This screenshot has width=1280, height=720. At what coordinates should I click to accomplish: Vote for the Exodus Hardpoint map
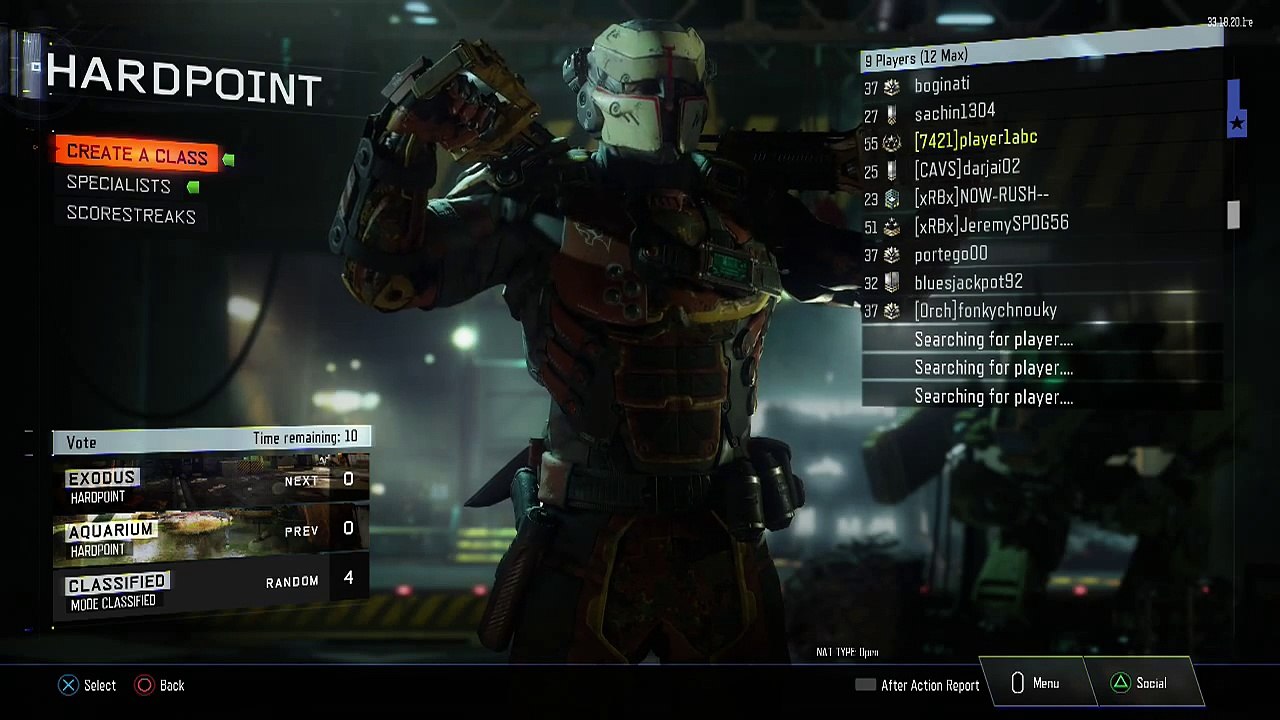point(211,481)
